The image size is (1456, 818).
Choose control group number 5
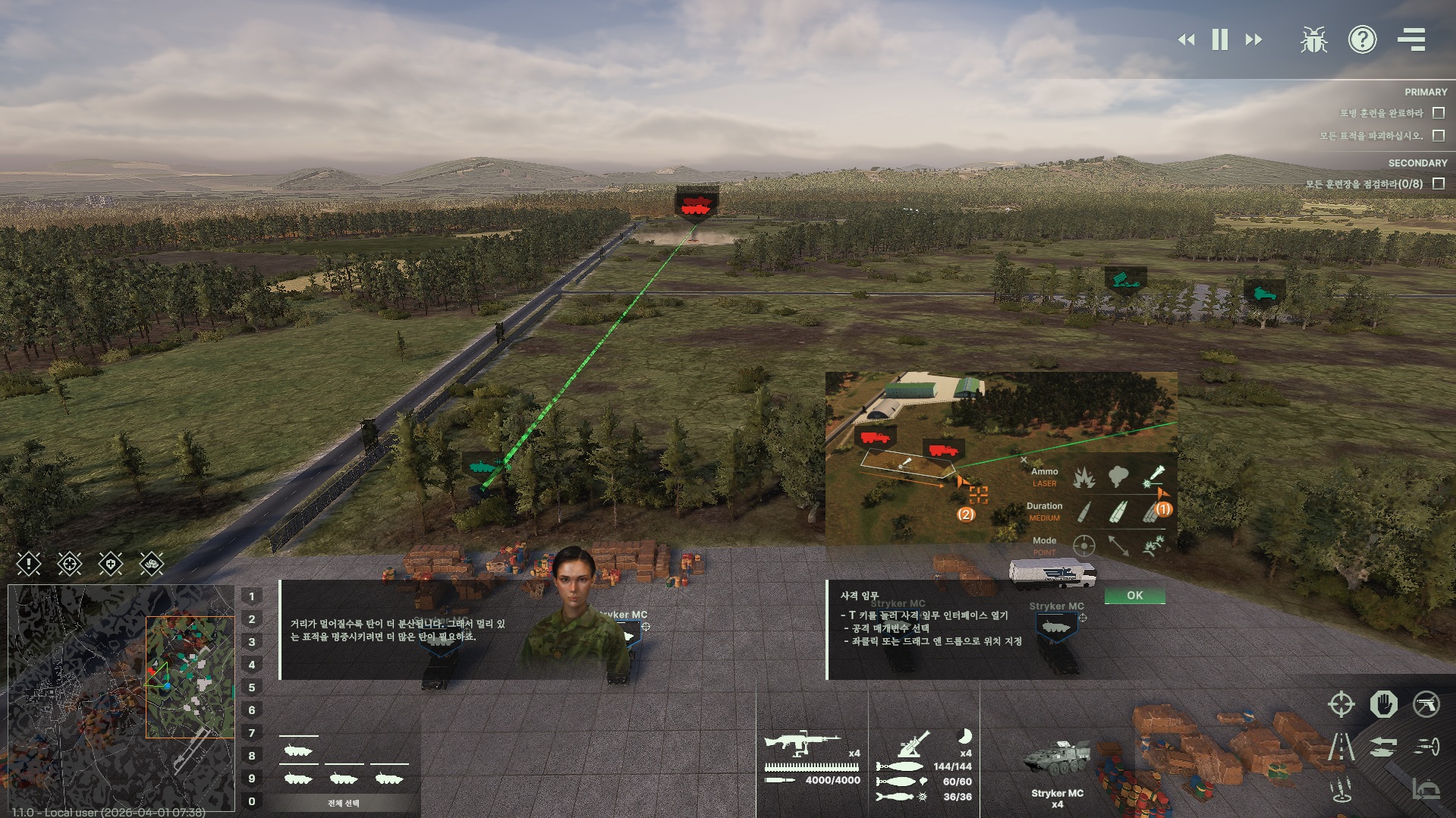pyautogui.click(x=252, y=687)
